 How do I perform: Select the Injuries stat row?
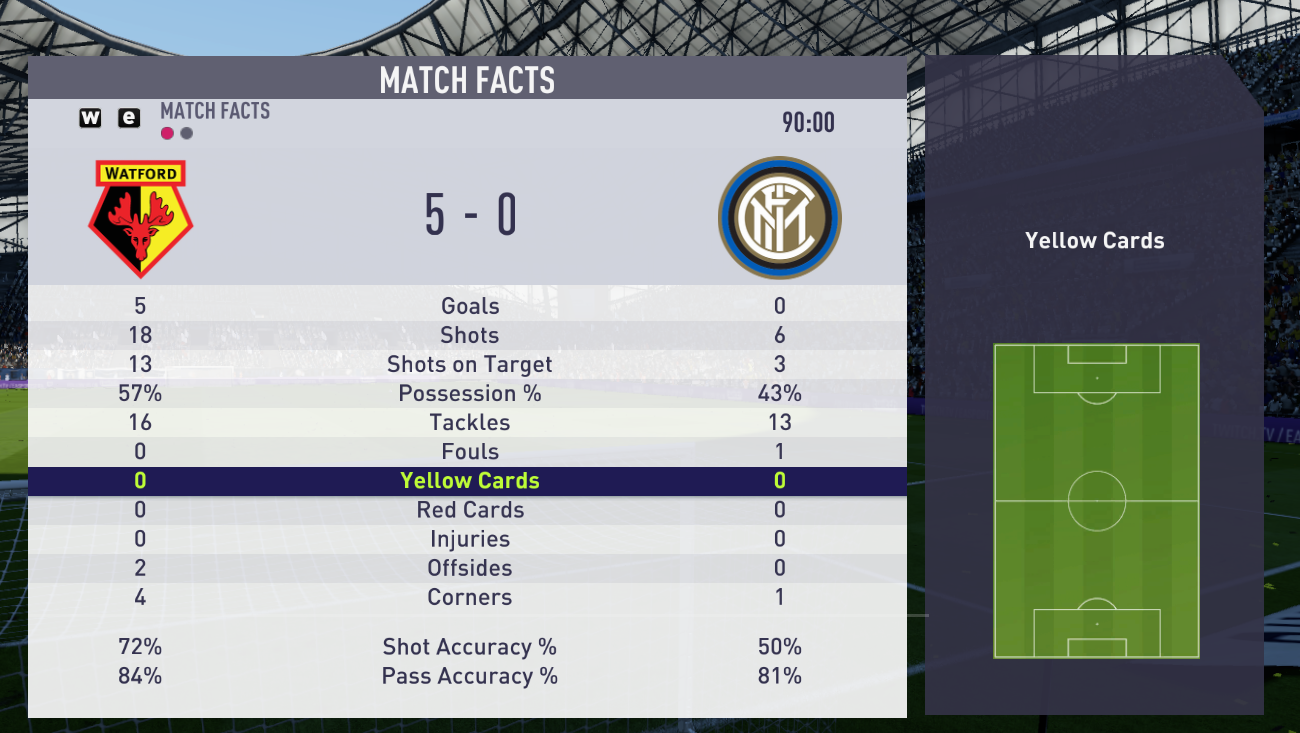(x=469, y=539)
